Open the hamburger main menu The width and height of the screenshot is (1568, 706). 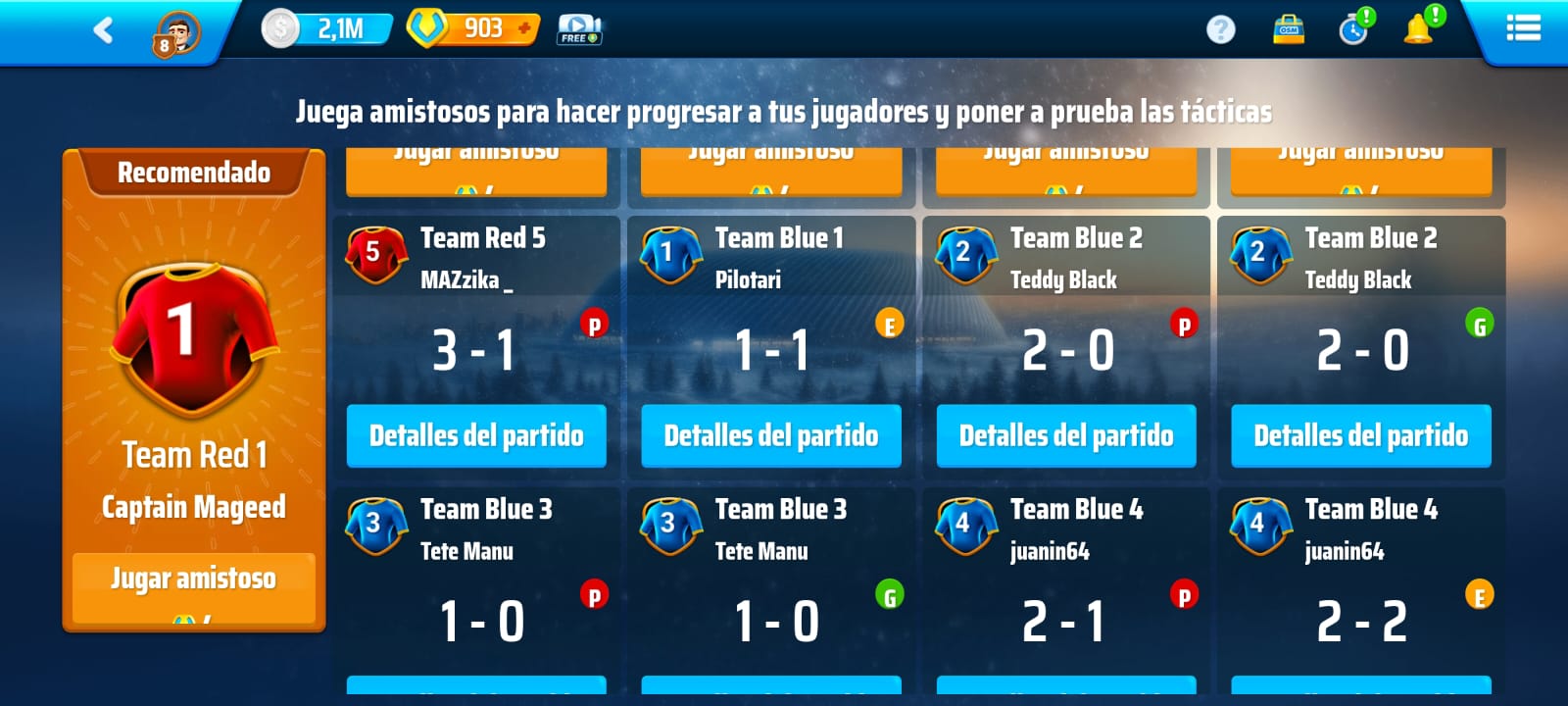[1523, 28]
